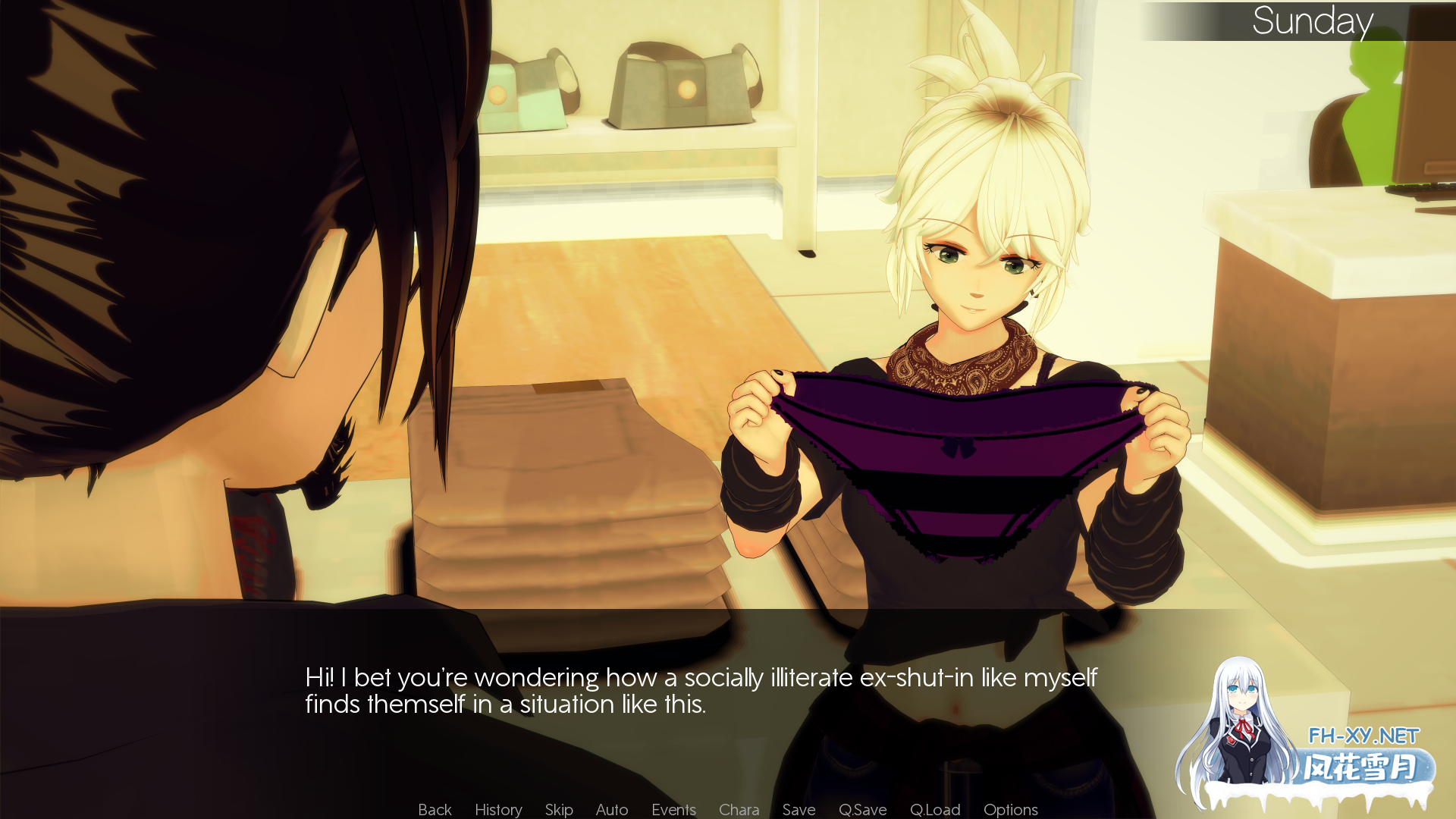Viewport: 1456px width, 819px height.
Task: Enable Skip mode
Action: click(558, 809)
